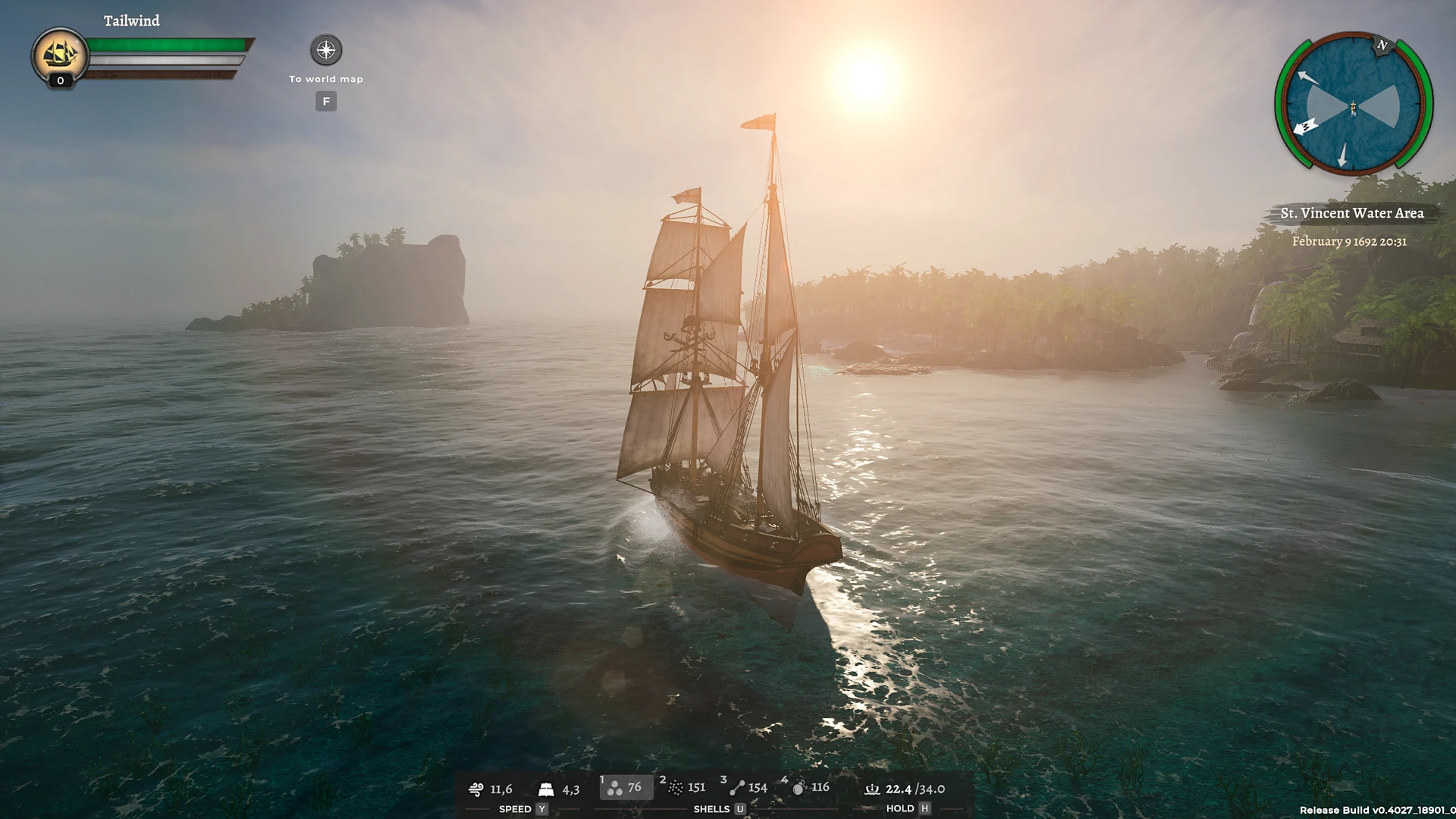Click the bomb ammo icon labeled 116
This screenshot has height=819, width=1456.
[x=799, y=788]
